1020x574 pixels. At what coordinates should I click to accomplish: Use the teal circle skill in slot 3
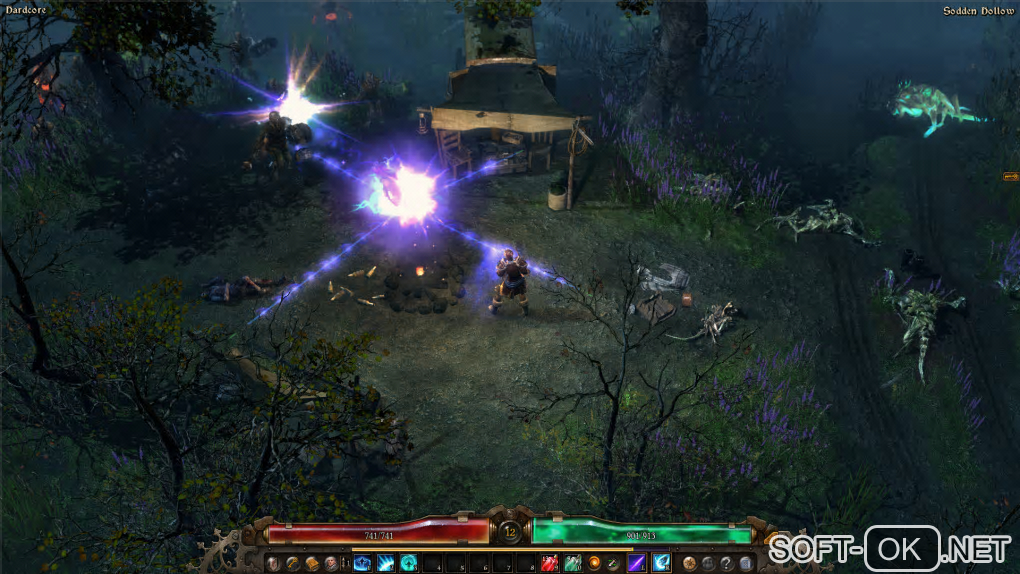[409, 563]
